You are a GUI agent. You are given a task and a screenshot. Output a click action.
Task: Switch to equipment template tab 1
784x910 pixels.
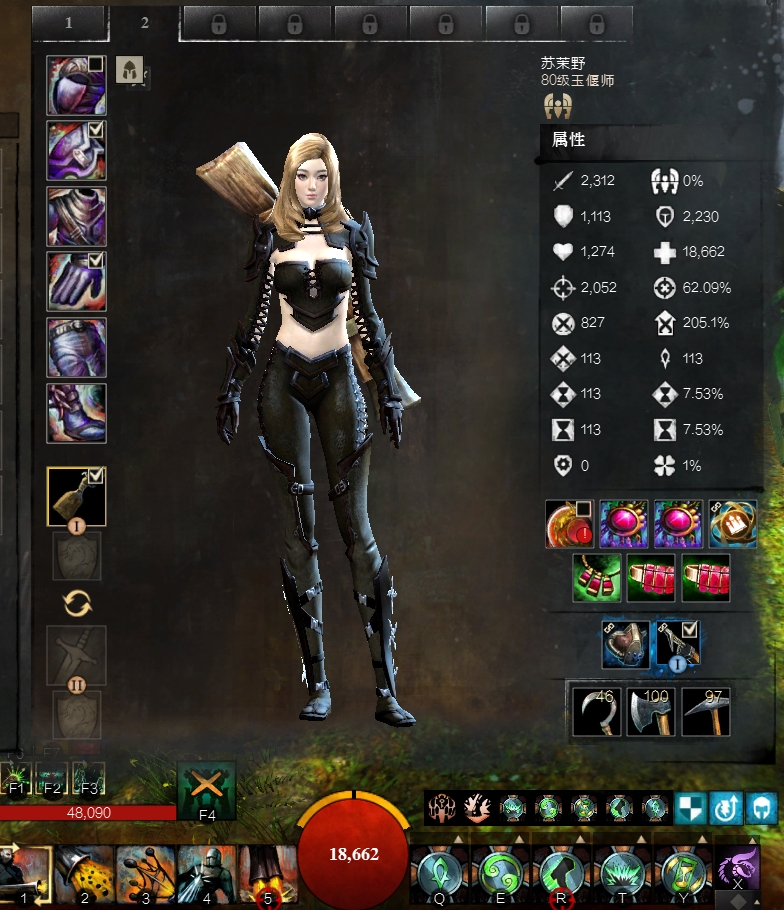coord(69,22)
